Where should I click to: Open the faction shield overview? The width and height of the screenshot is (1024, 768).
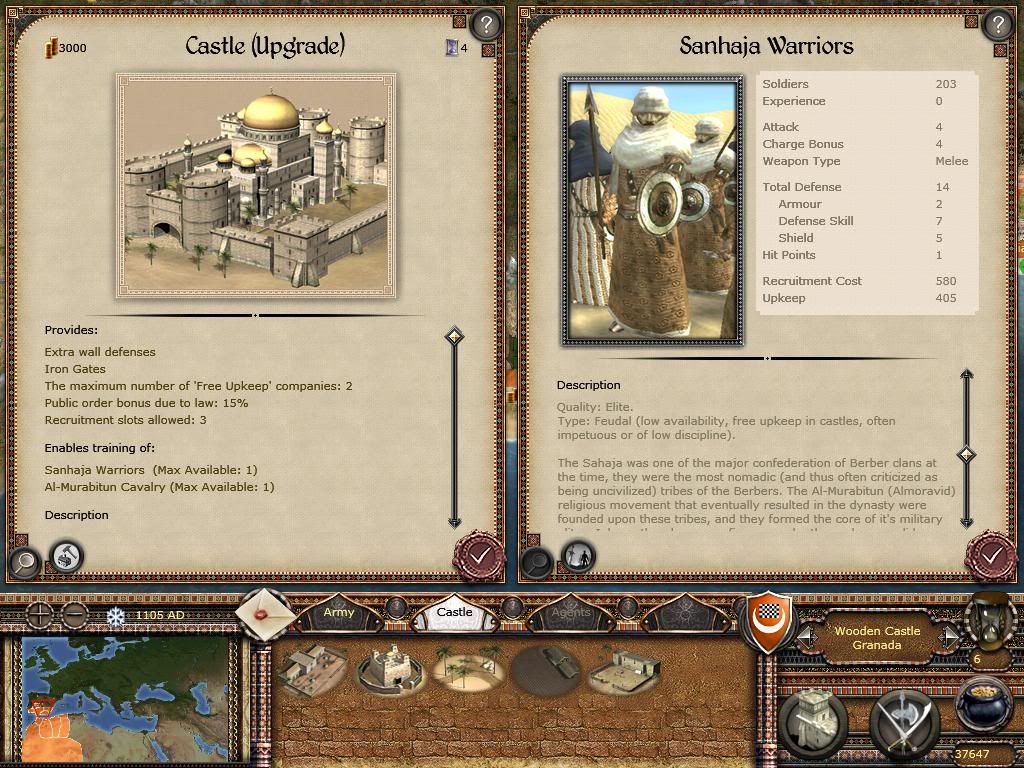769,620
